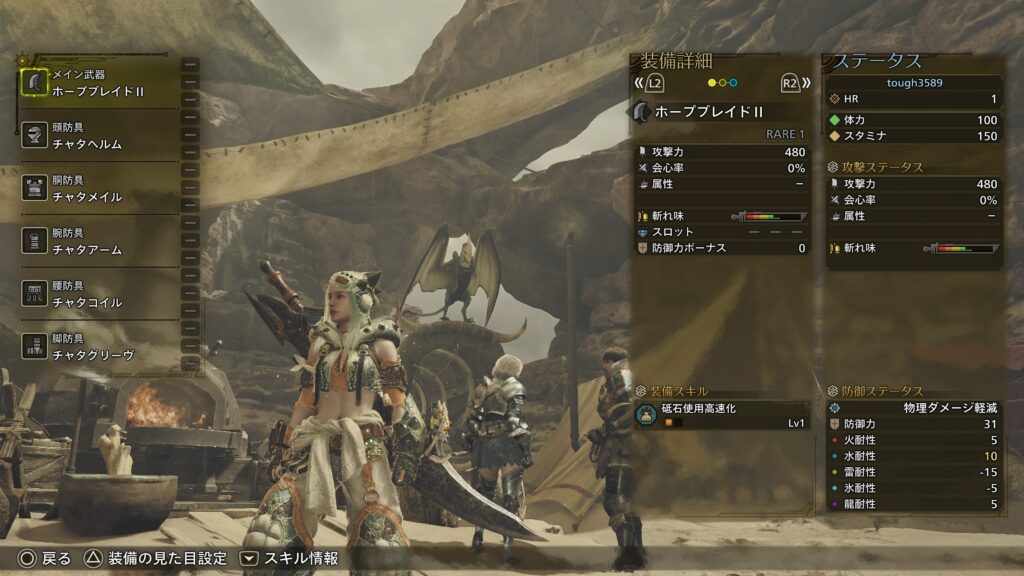Show スキル情報 skill information
1024x576 pixels.
(290, 558)
